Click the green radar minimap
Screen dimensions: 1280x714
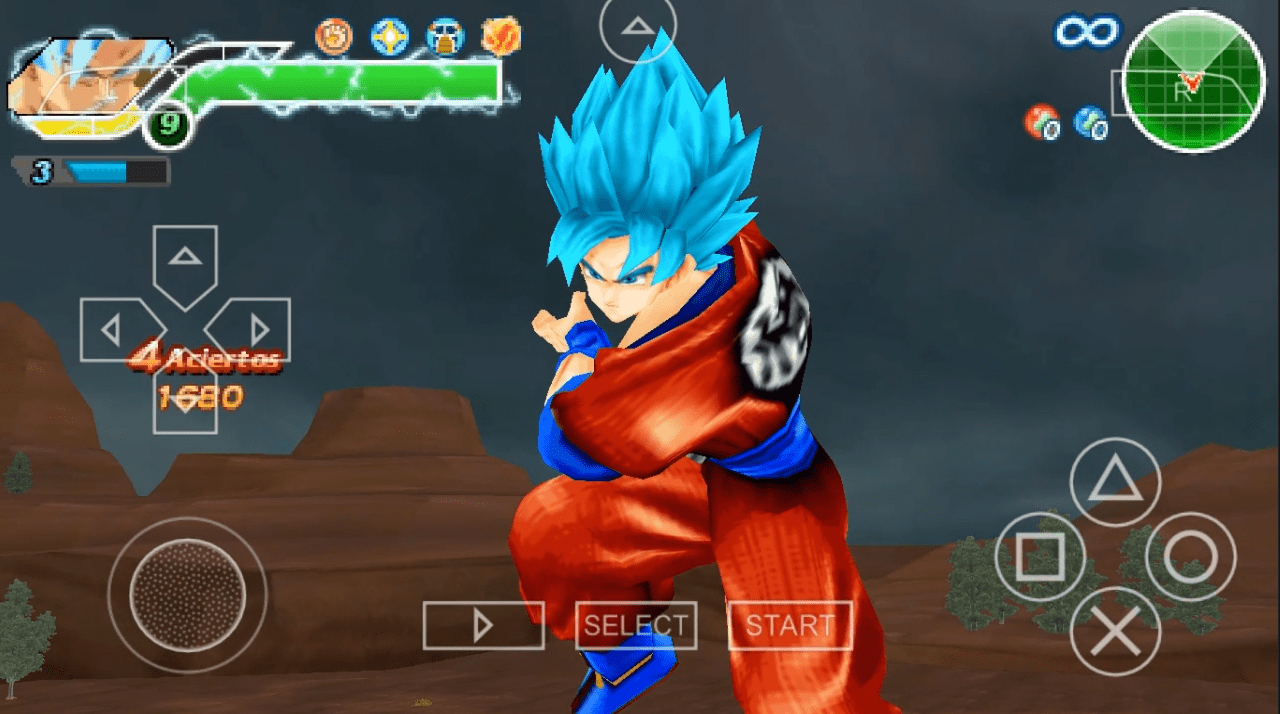pos(1192,82)
